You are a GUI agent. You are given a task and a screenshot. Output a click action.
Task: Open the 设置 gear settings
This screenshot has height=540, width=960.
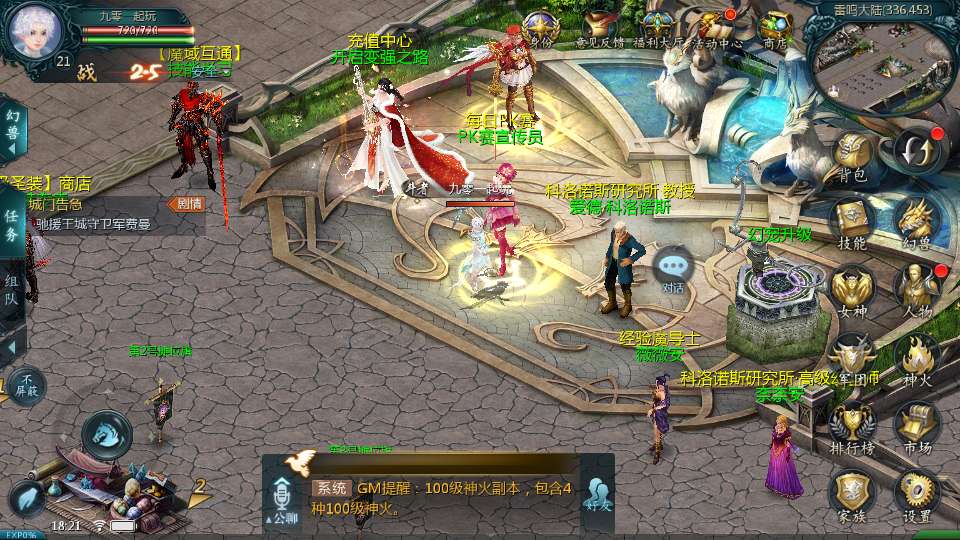click(916, 493)
